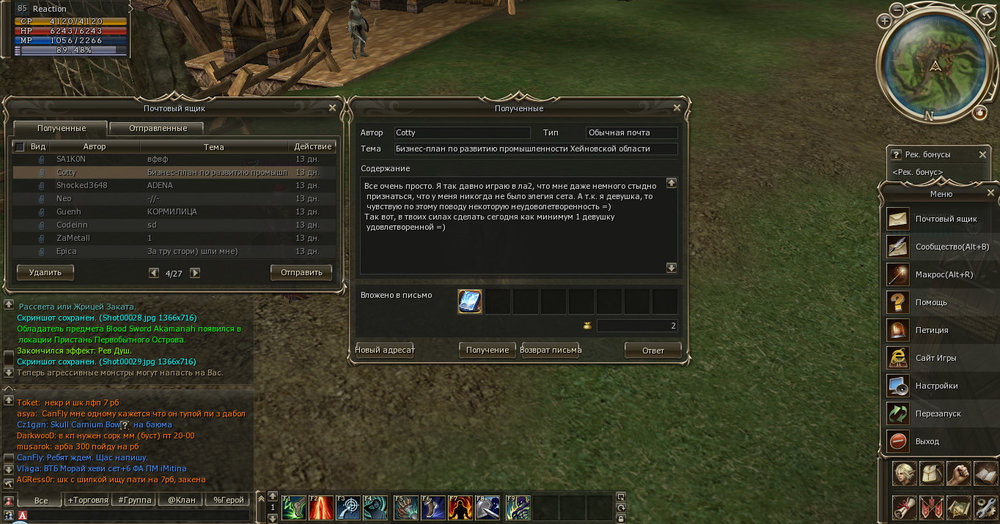
Task: Click the Новый адресат button
Action: click(x=385, y=350)
